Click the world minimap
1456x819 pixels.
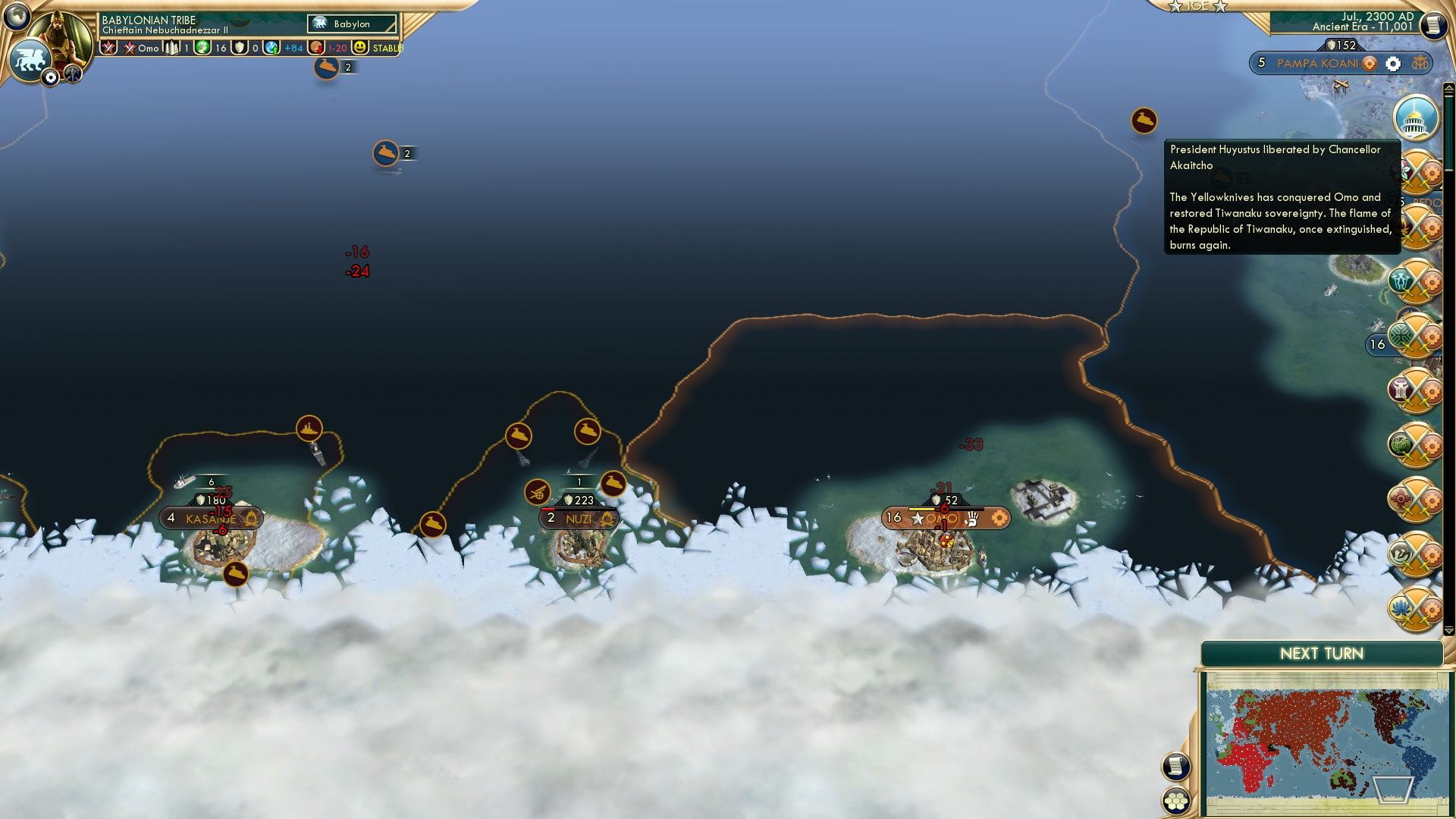[x=1326, y=742]
